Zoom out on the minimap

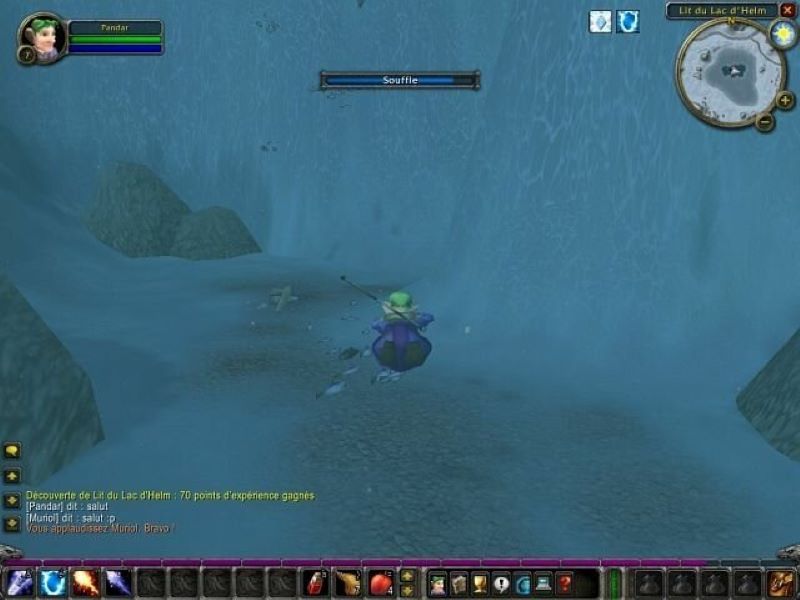click(x=764, y=123)
